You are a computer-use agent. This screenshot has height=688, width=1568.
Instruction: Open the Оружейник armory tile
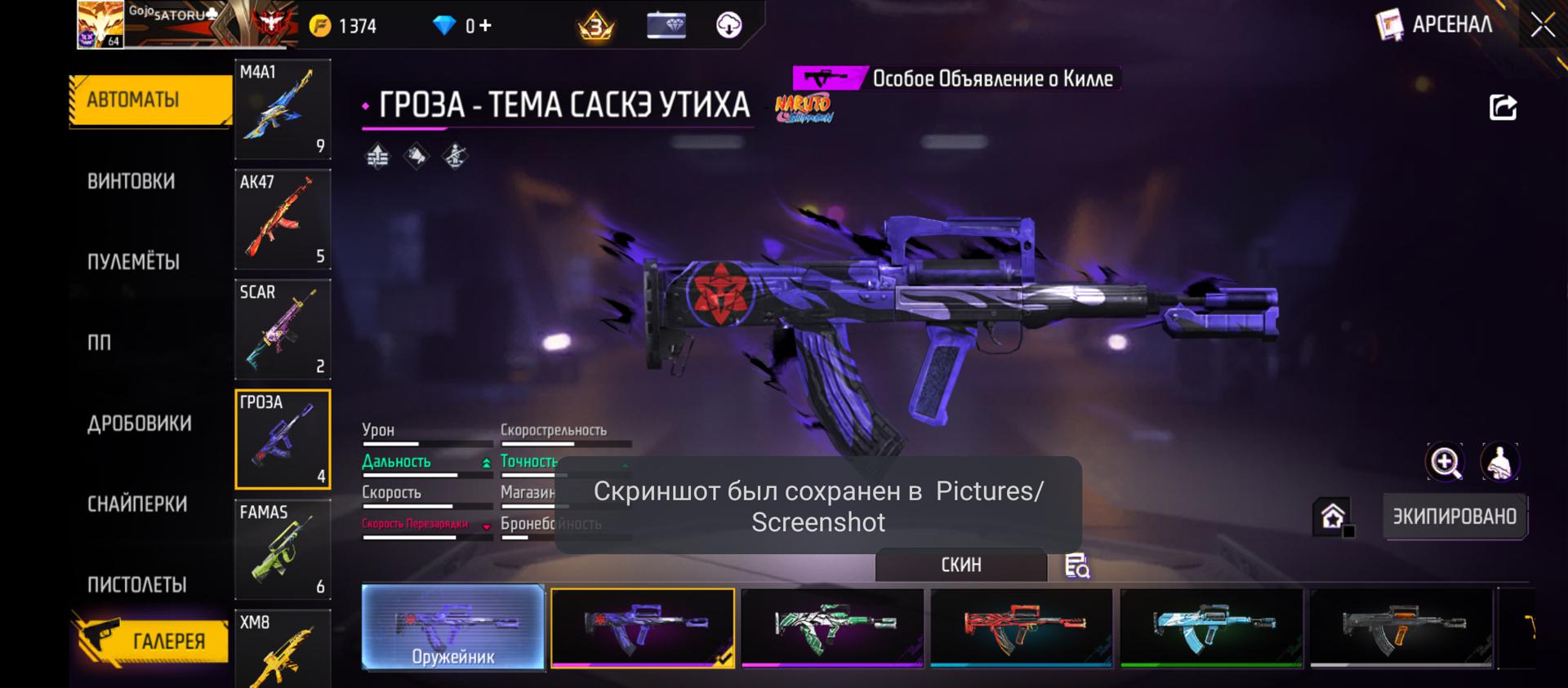point(453,628)
